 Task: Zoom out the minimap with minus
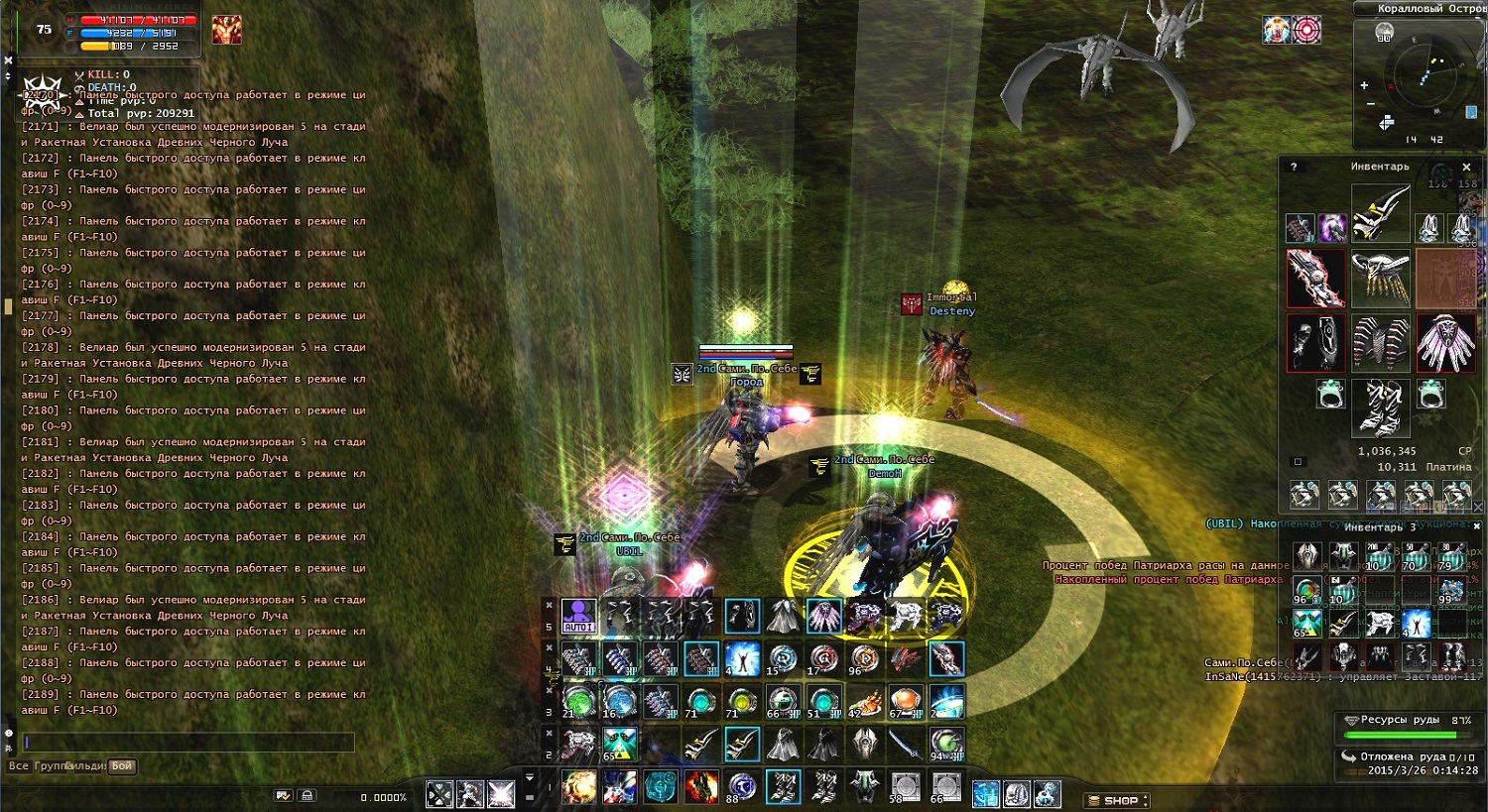(1371, 103)
